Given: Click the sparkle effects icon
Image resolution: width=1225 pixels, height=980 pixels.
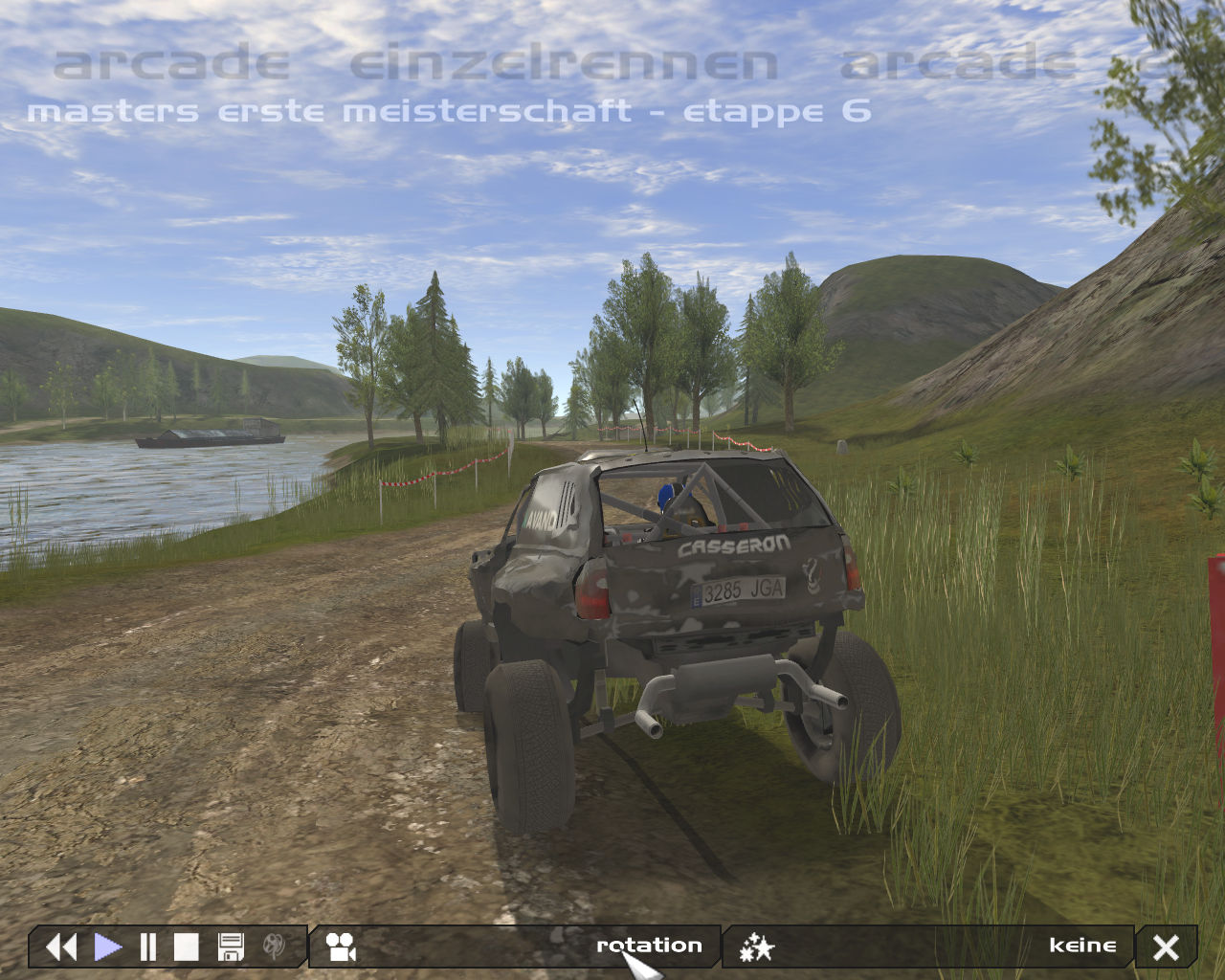Looking at the screenshot, I should click(757, 947).
